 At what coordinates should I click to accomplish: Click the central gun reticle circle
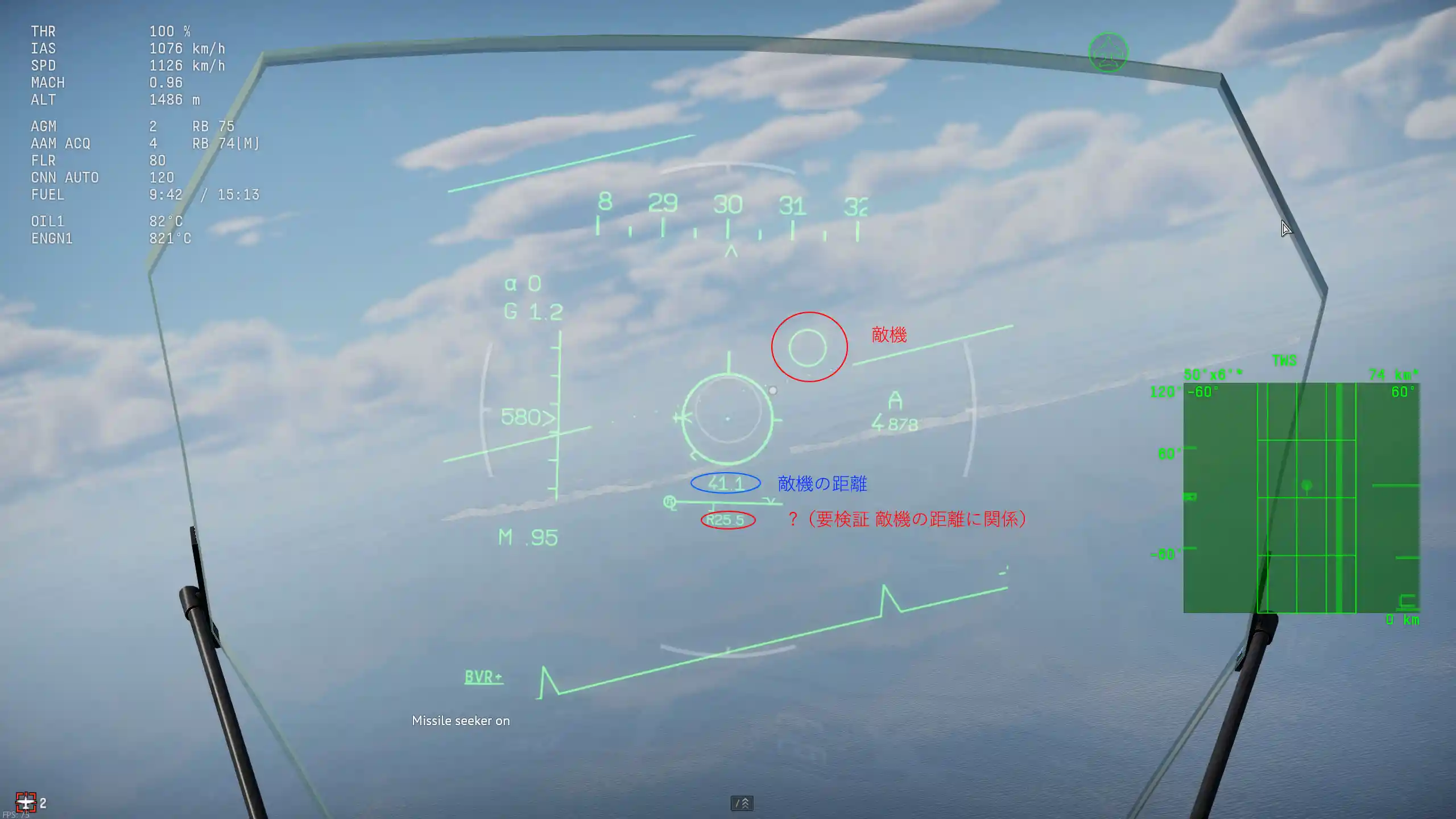click(x=730, y=419)
